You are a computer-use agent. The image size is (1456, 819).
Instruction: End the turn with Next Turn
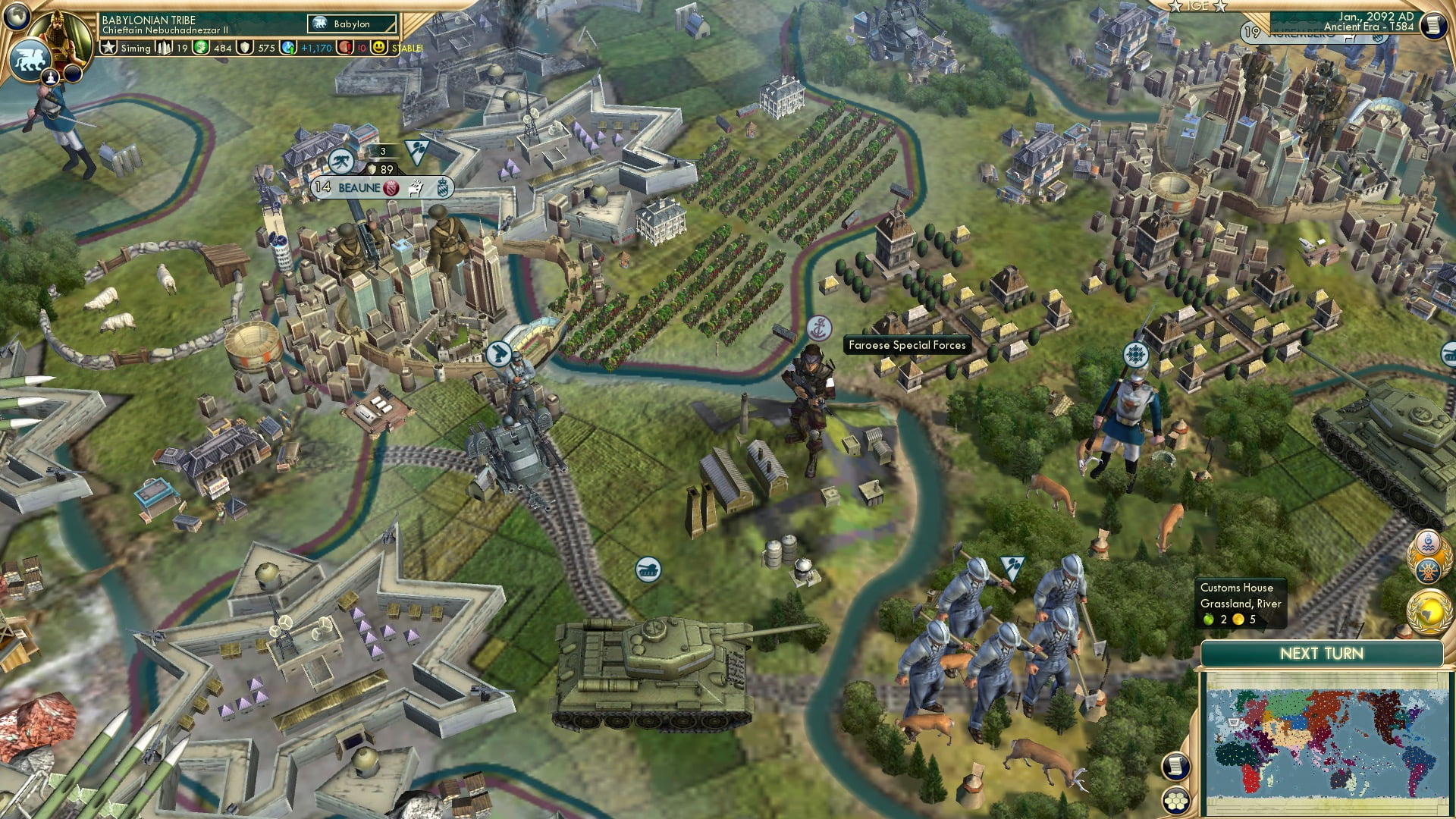point(1321,654)
